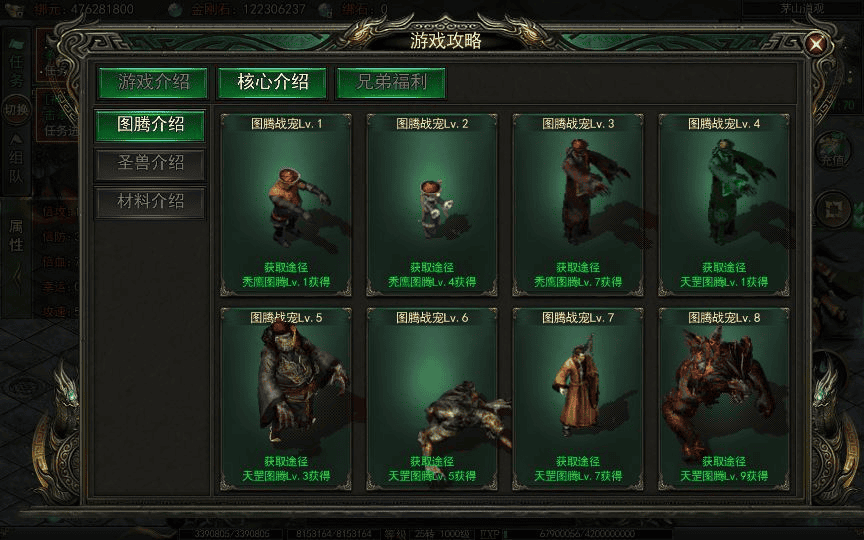Pick the 图腾战宠 Lv.5 card
This screenshot has width=864, height=540.
(286, 397)
